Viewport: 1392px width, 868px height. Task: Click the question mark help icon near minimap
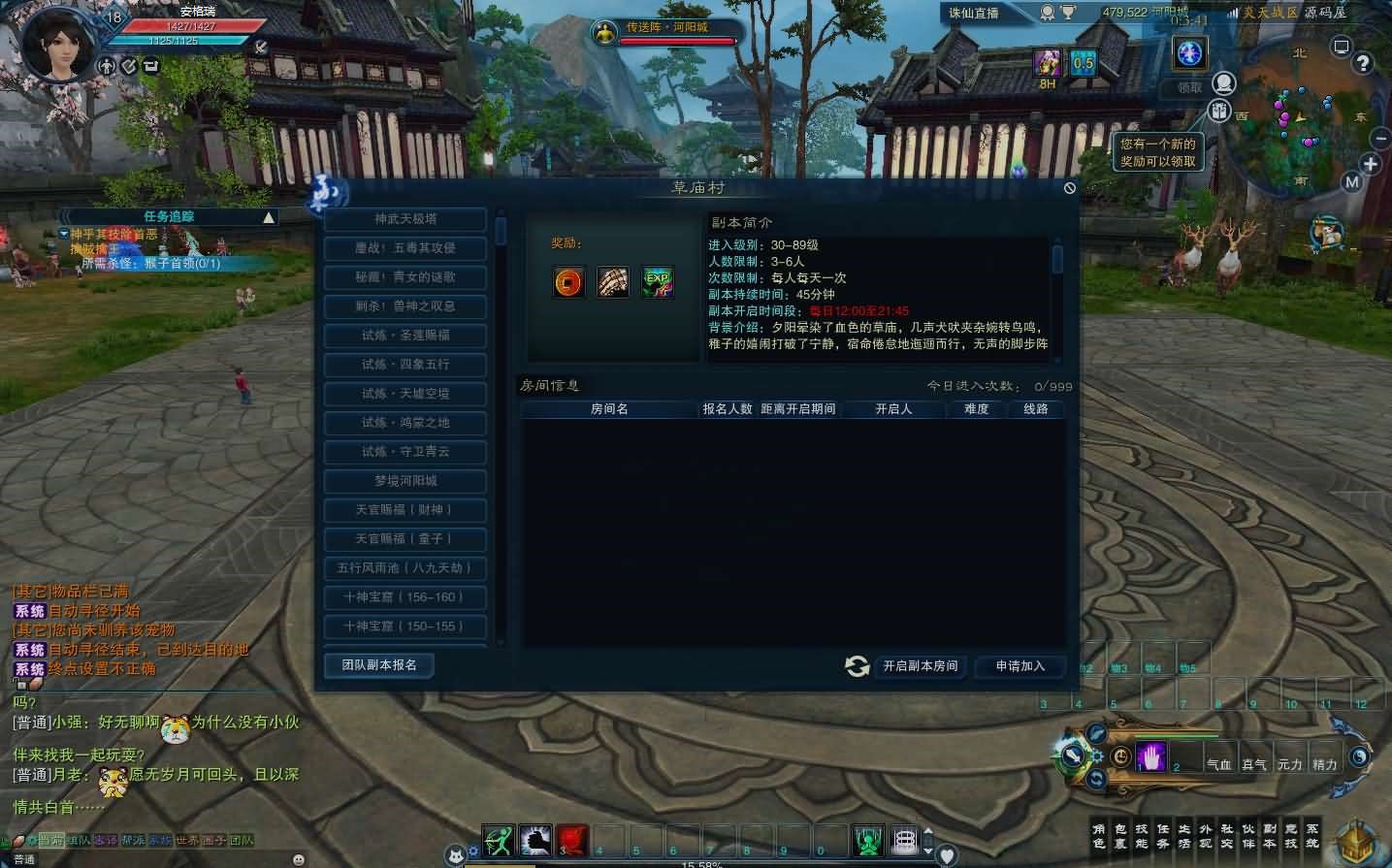coord(1364,62)
